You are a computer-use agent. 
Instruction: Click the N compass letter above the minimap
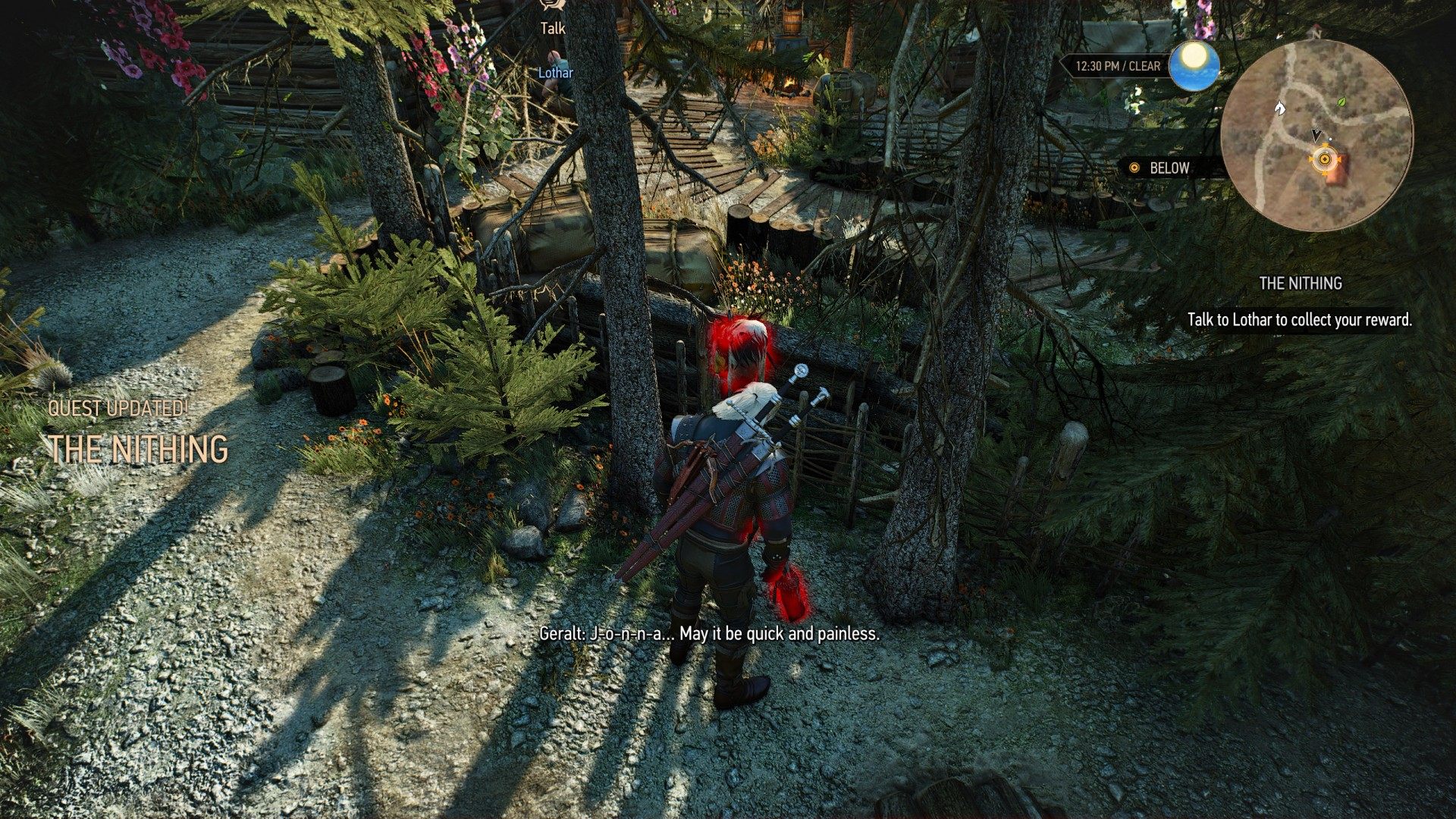(1317, 35)
